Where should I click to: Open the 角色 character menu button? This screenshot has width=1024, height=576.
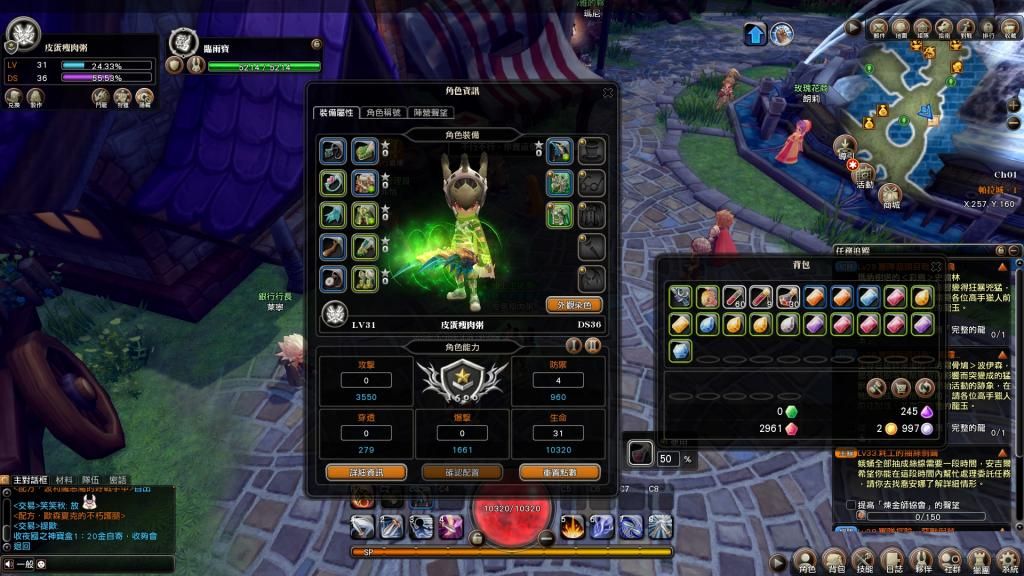coord(805,561)
